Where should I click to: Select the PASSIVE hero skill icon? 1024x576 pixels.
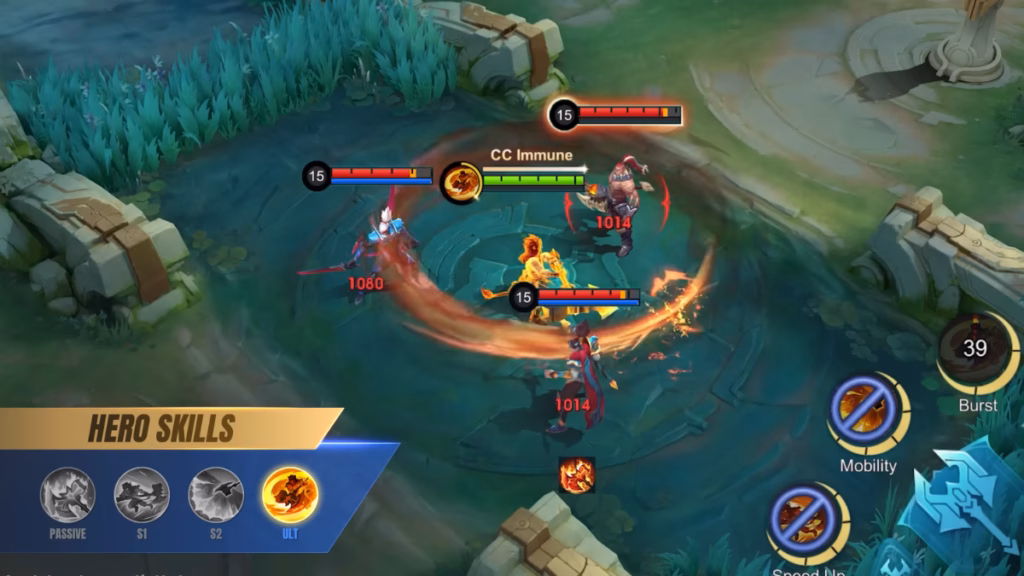click(x=68, y=495)
